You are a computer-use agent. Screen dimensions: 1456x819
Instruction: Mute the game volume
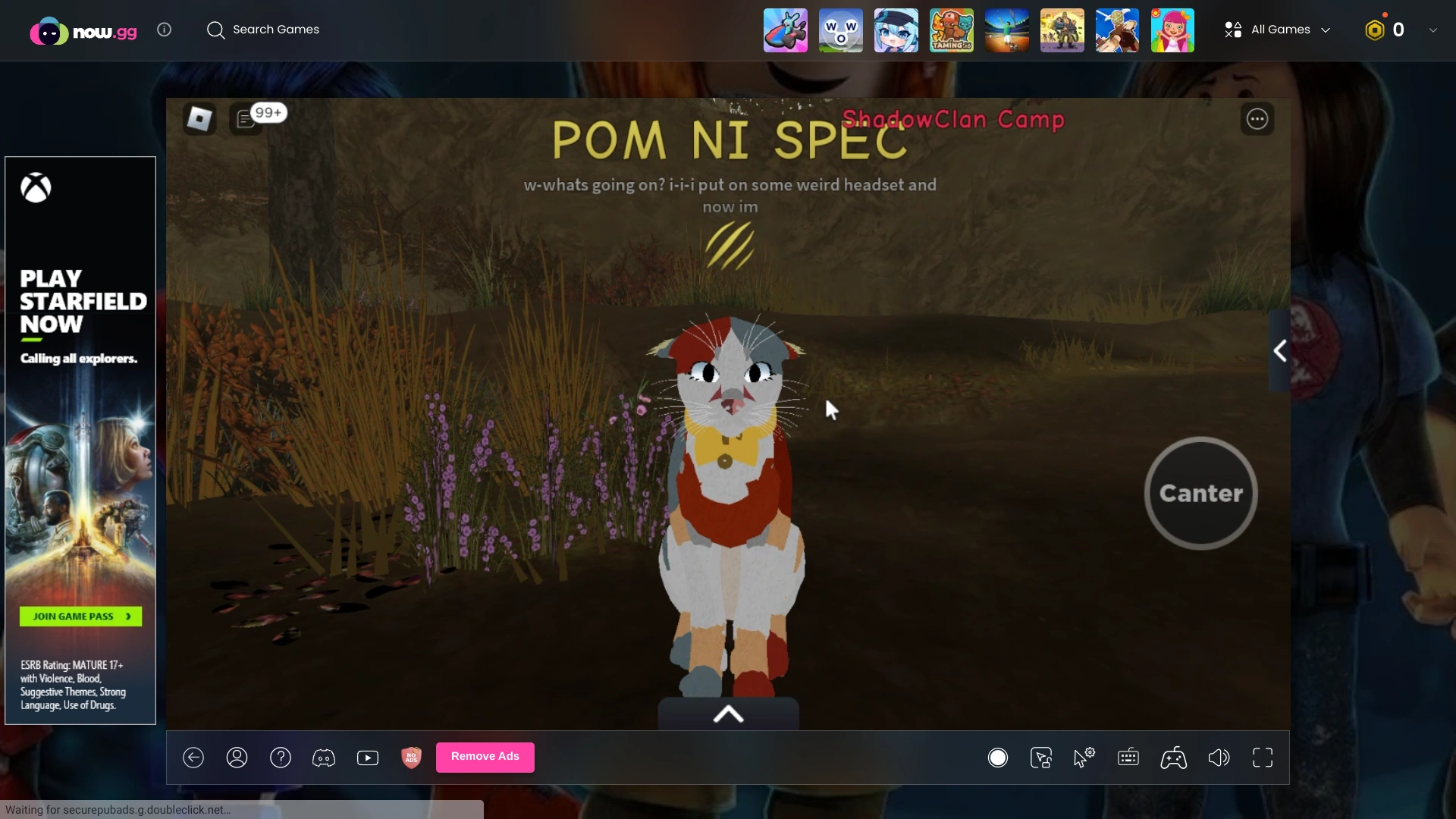pyautogui.click(x=1219, y=758)
